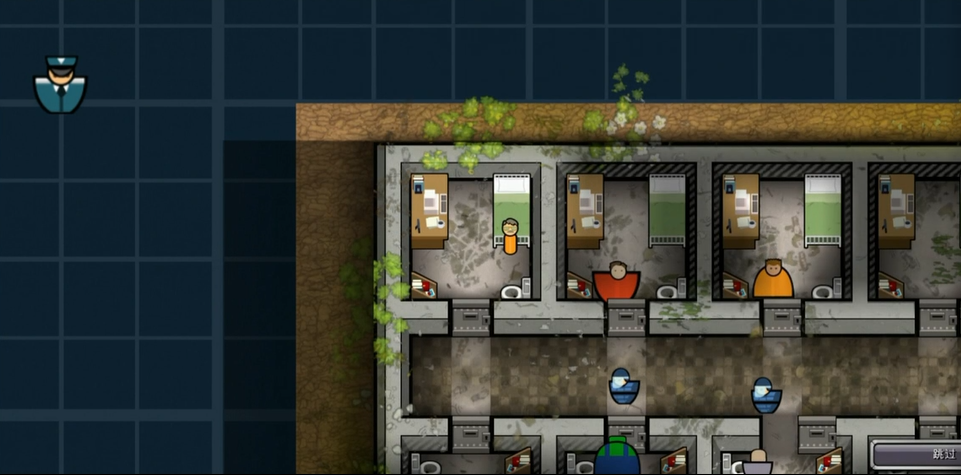Skip the cutscene with the 跳过 button
Viewport: 961px width, 475px height.
pyautogui.click(x=917, y=455)
